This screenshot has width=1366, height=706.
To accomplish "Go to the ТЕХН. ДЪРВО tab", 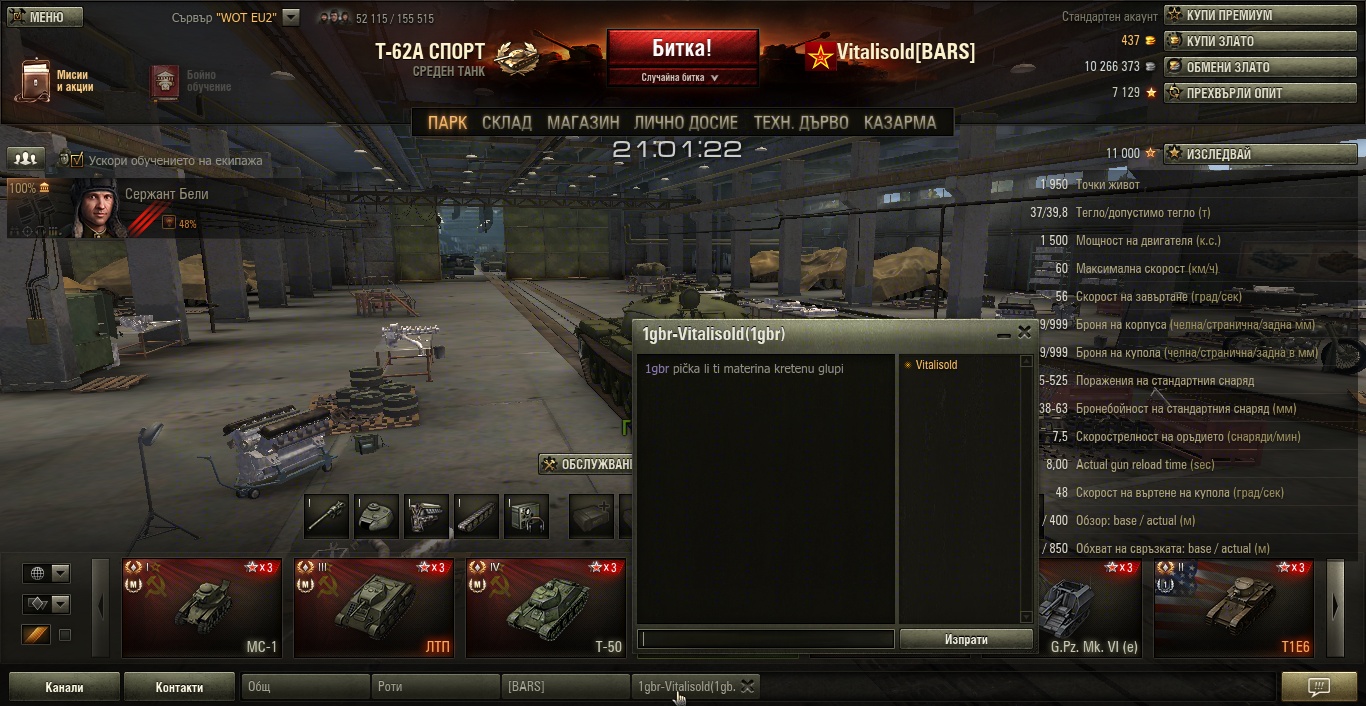I will pos(800,122).
